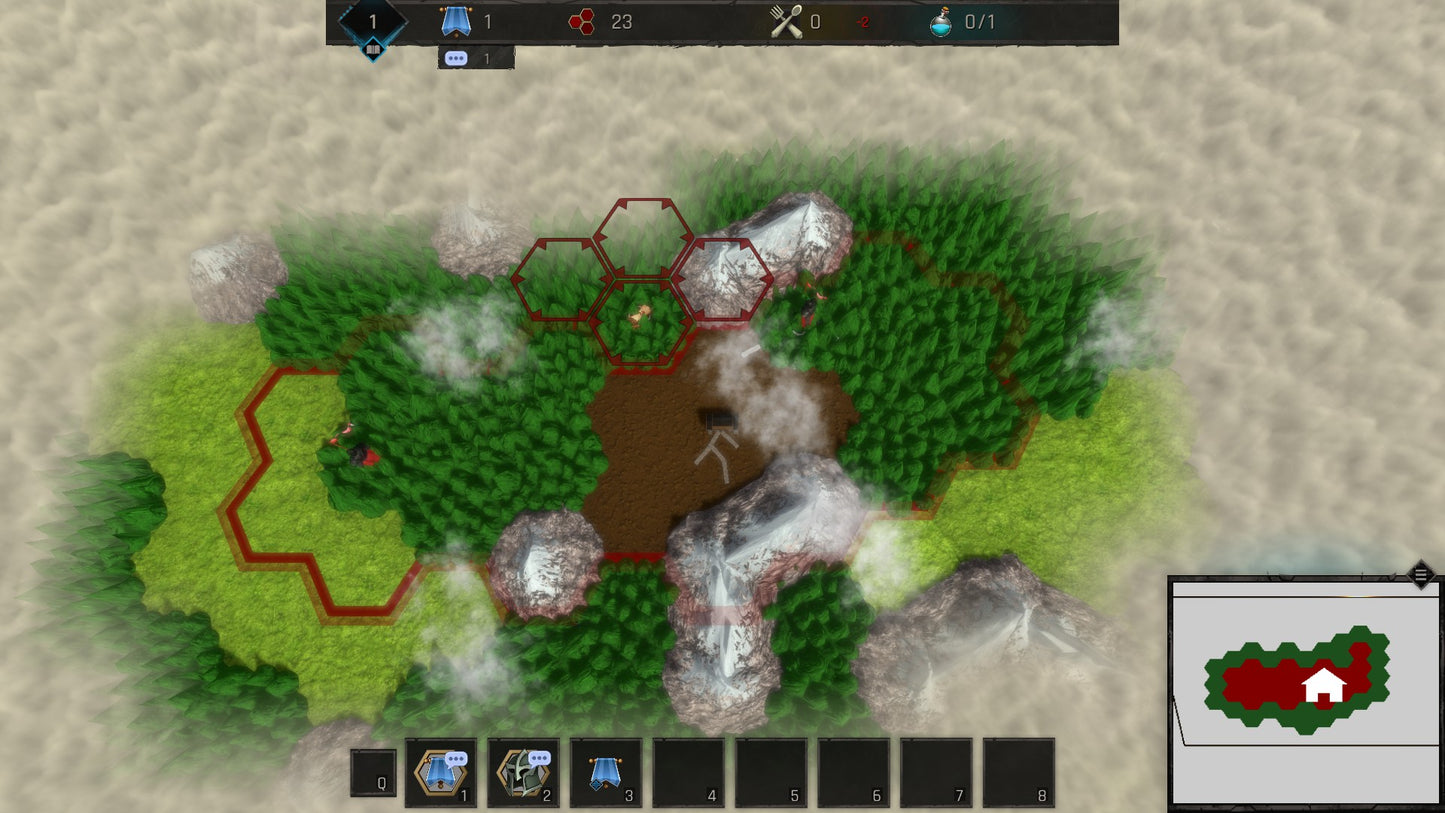Click the speech bubble notification below the top bar
1445x813 pixels.
(457, 58)
